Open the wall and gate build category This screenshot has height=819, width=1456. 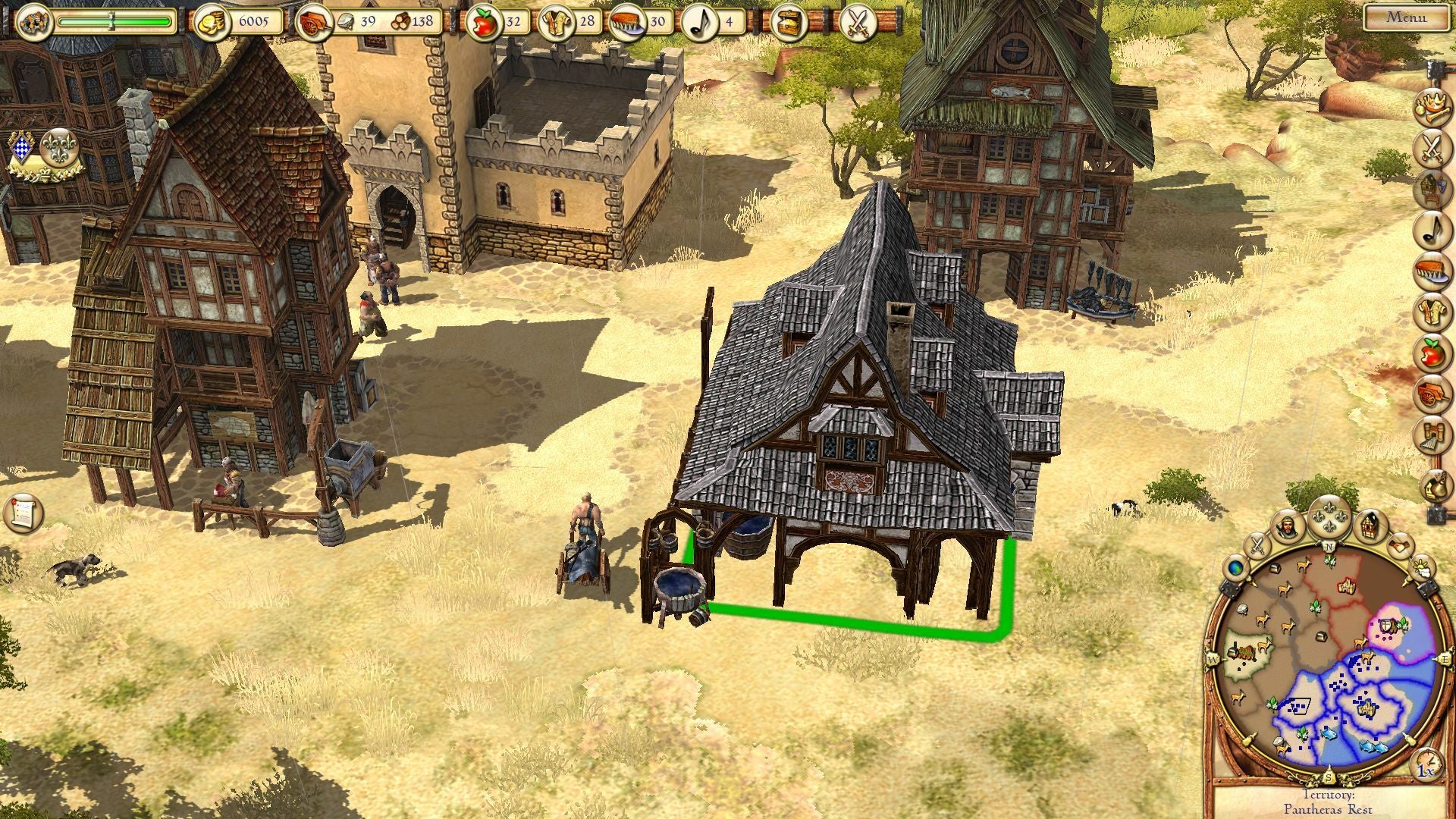pos(1431,435)
